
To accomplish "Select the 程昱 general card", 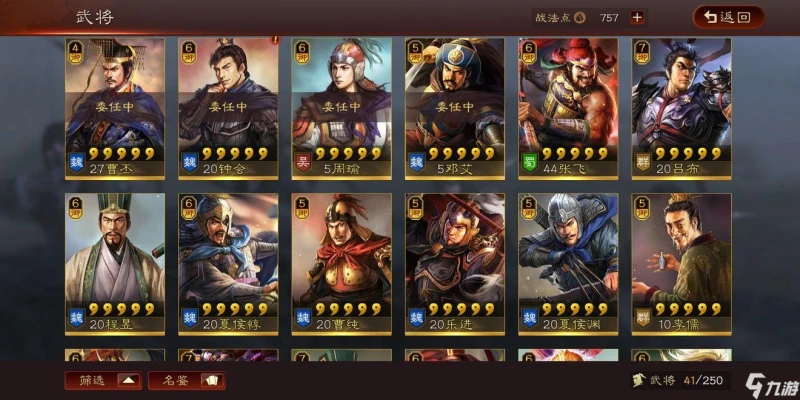I will [x=115, y=263].
